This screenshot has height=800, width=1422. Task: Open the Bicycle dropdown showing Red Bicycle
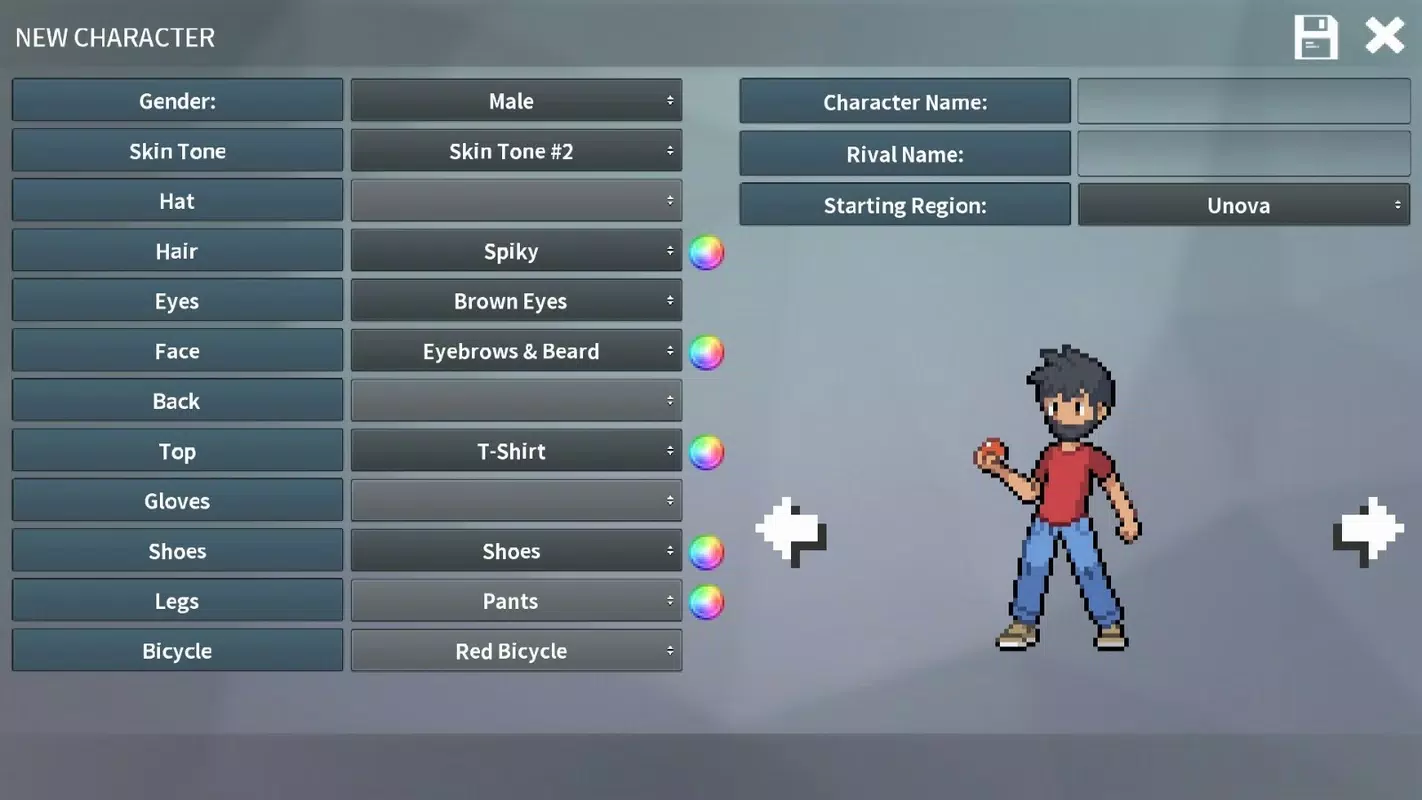click(515, 650)
